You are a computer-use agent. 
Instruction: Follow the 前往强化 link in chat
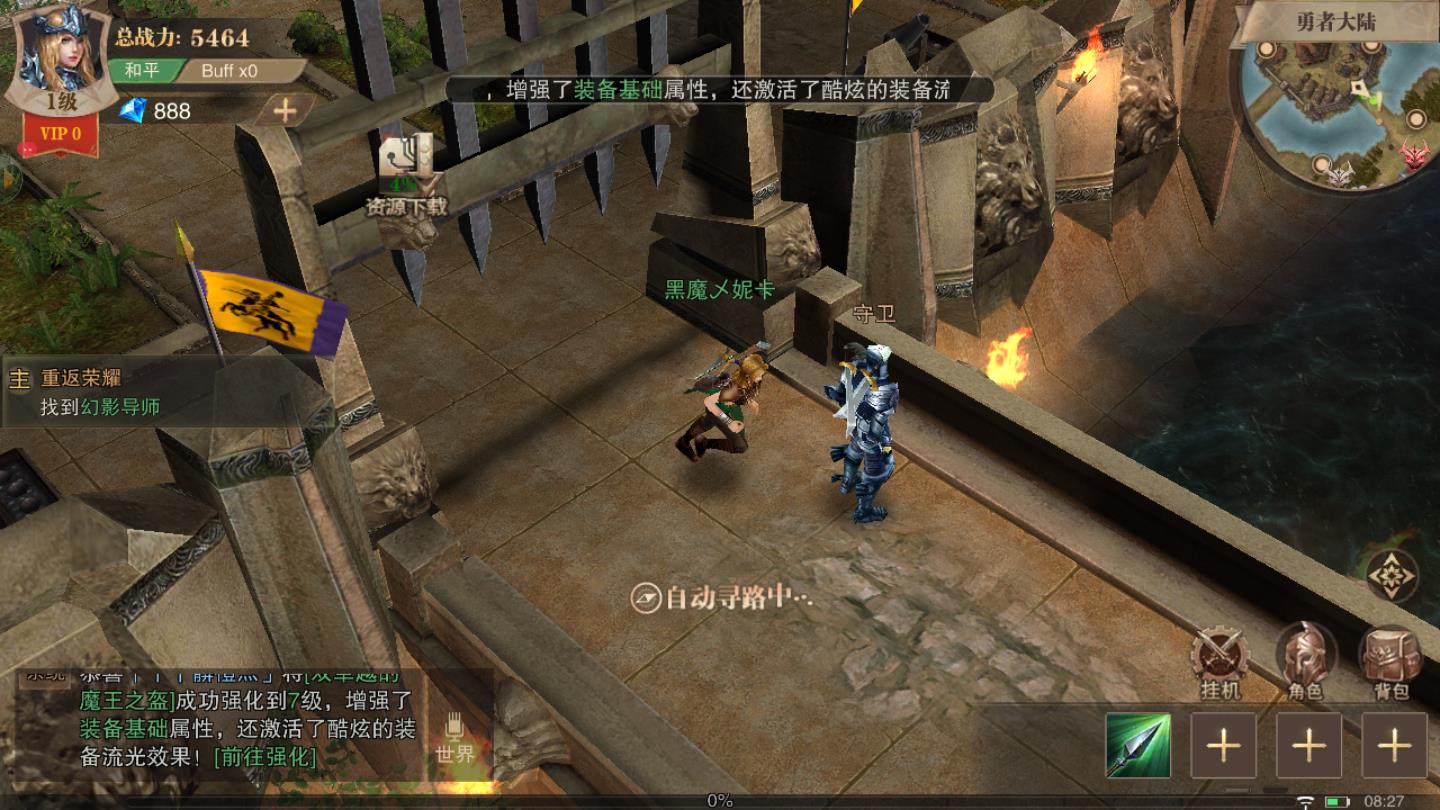point(264,757)
